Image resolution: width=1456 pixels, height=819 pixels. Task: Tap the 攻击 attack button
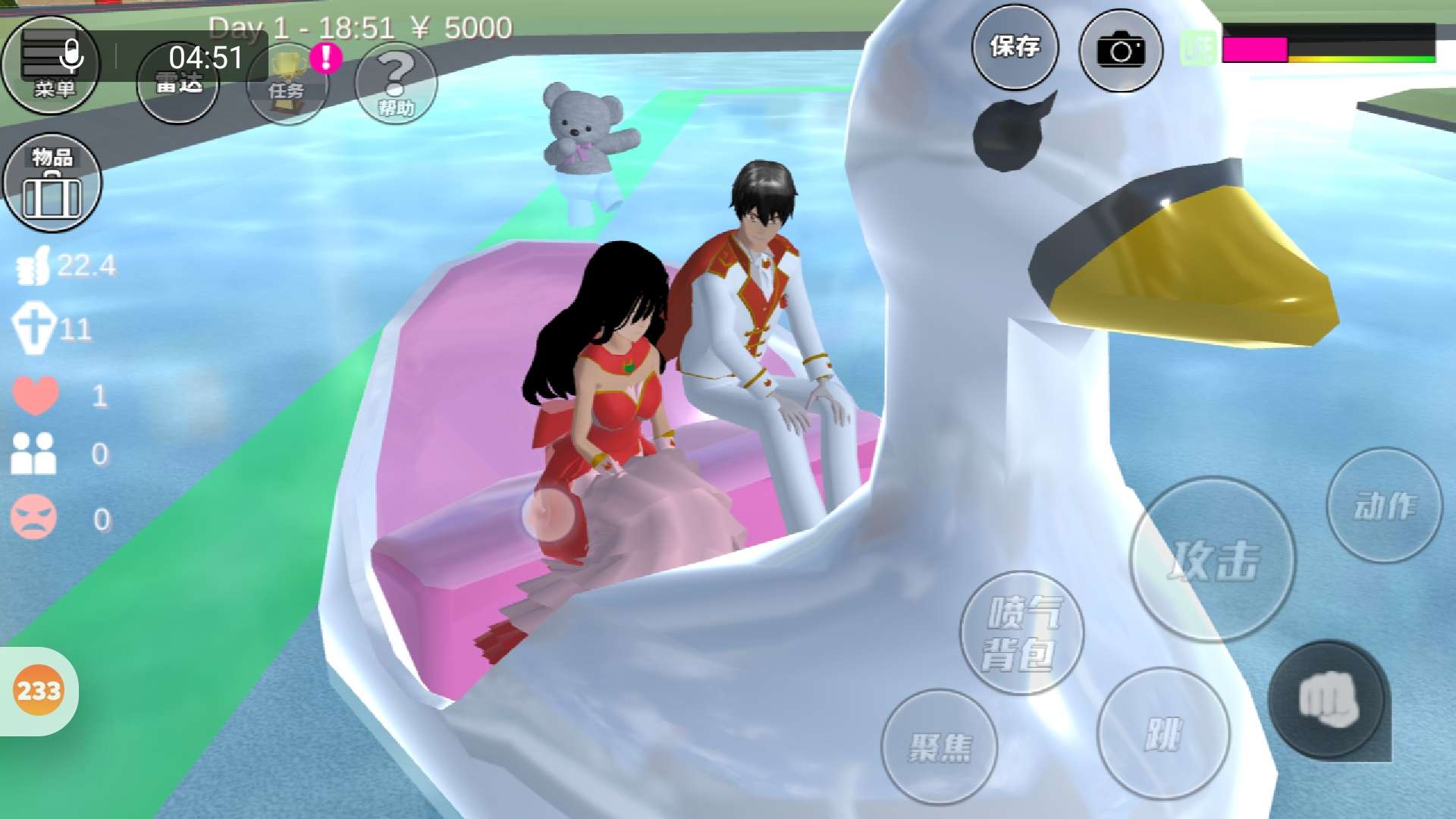point(1213,560)
